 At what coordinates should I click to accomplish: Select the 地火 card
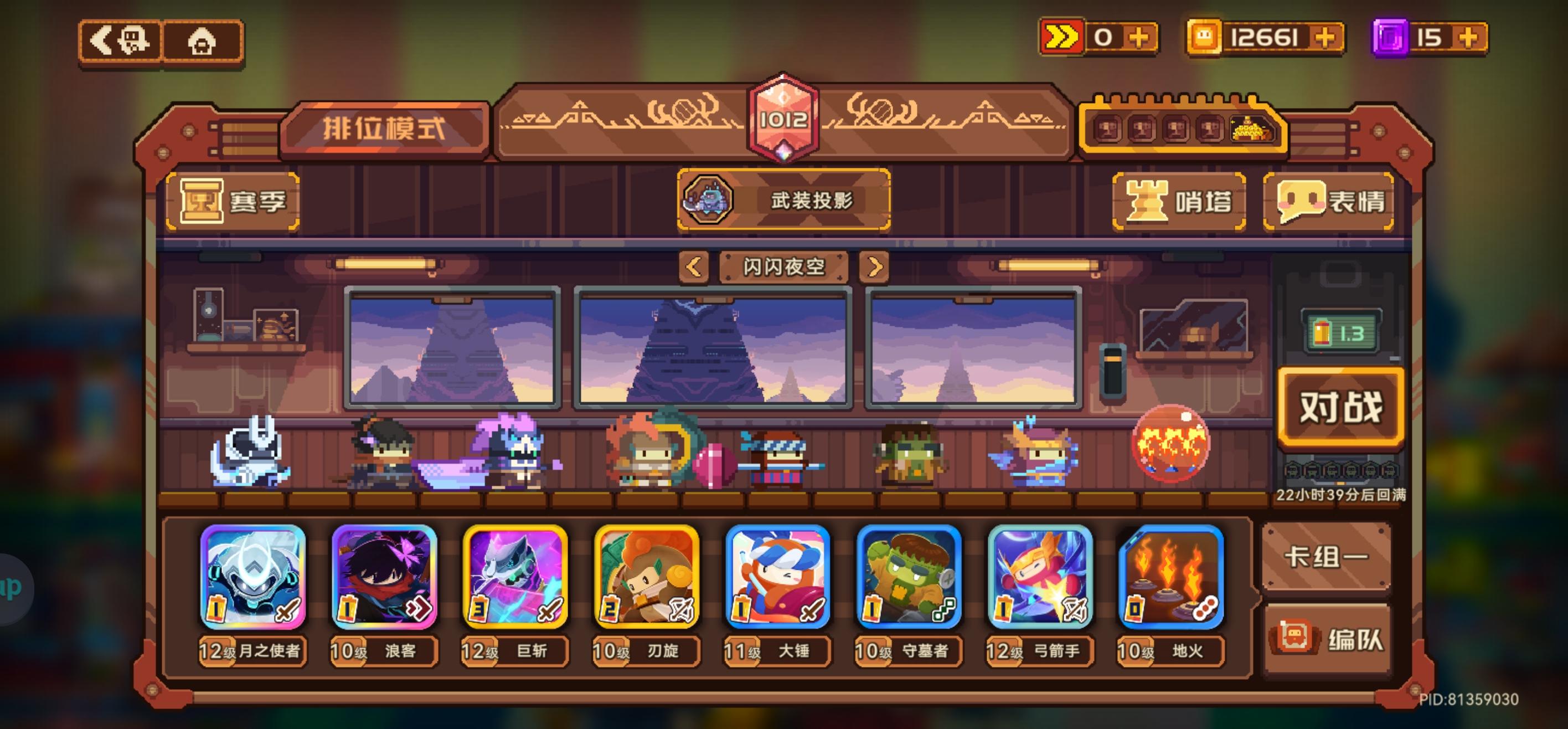pyautogui.click(x=1172, y=576)
